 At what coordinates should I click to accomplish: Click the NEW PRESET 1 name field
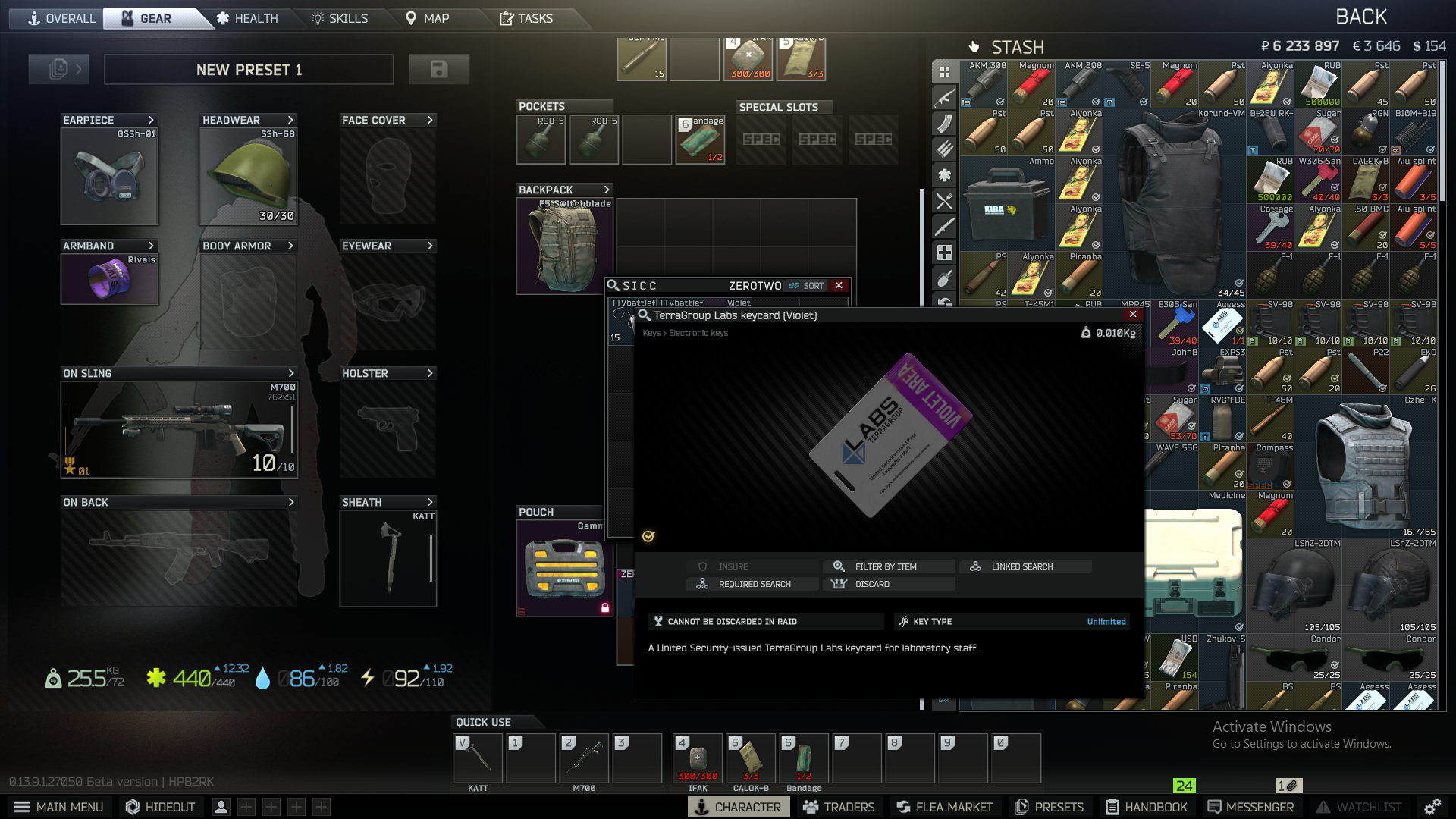[249, 69]
